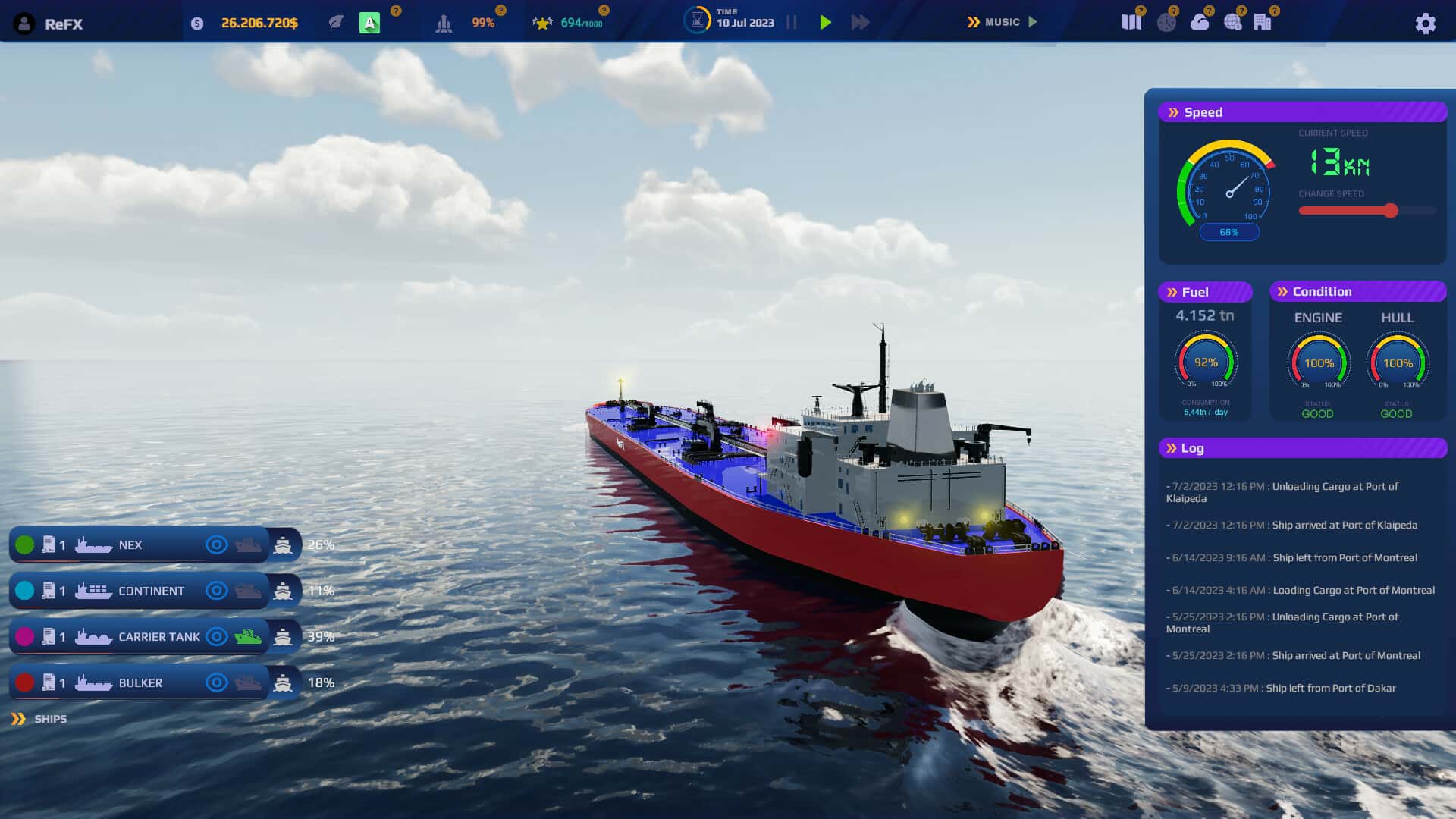
Task: Activate fast forward time speed
Action: click(861, 22)
